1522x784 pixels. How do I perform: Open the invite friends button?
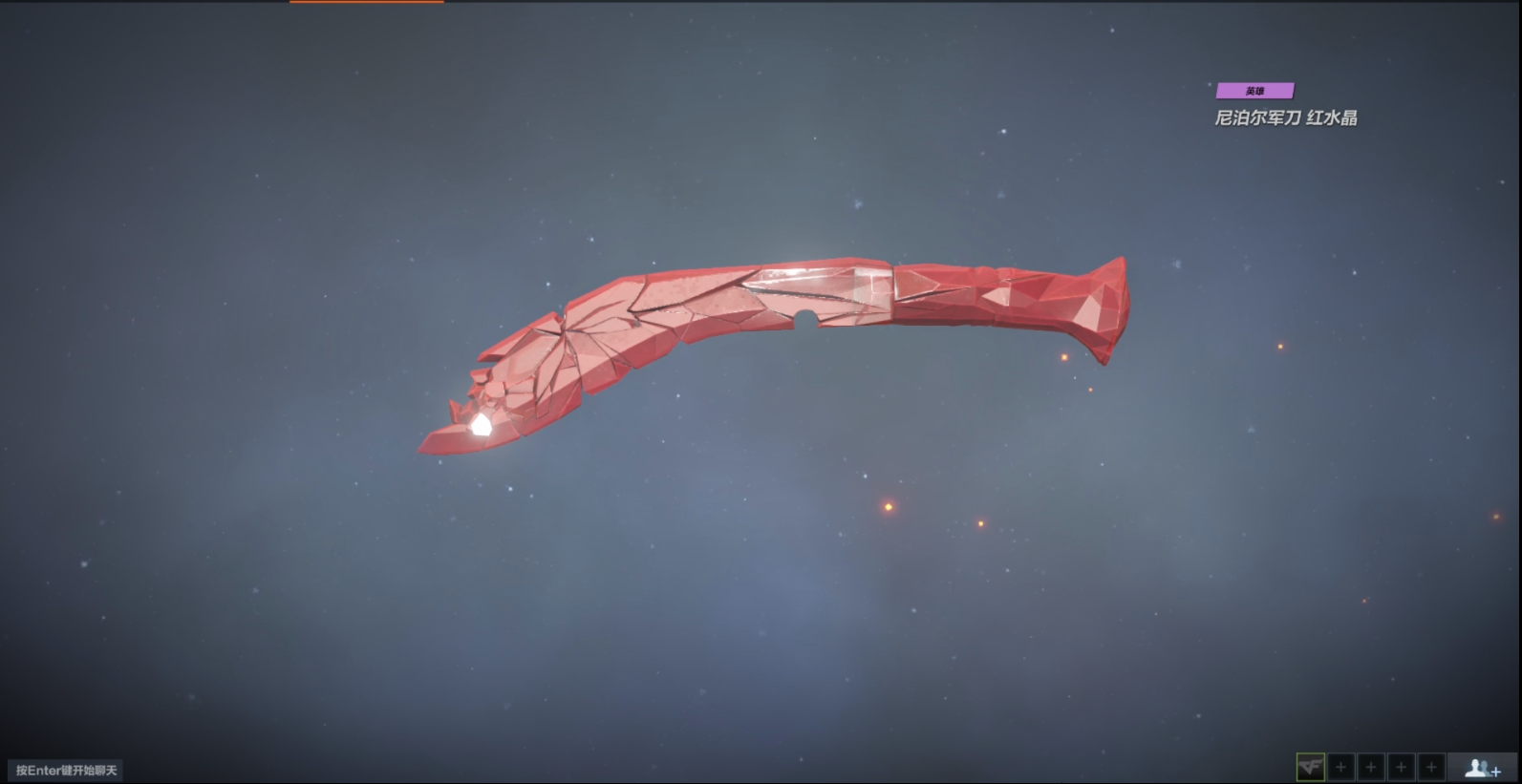pyautogui.click(x=1482, y=767)
